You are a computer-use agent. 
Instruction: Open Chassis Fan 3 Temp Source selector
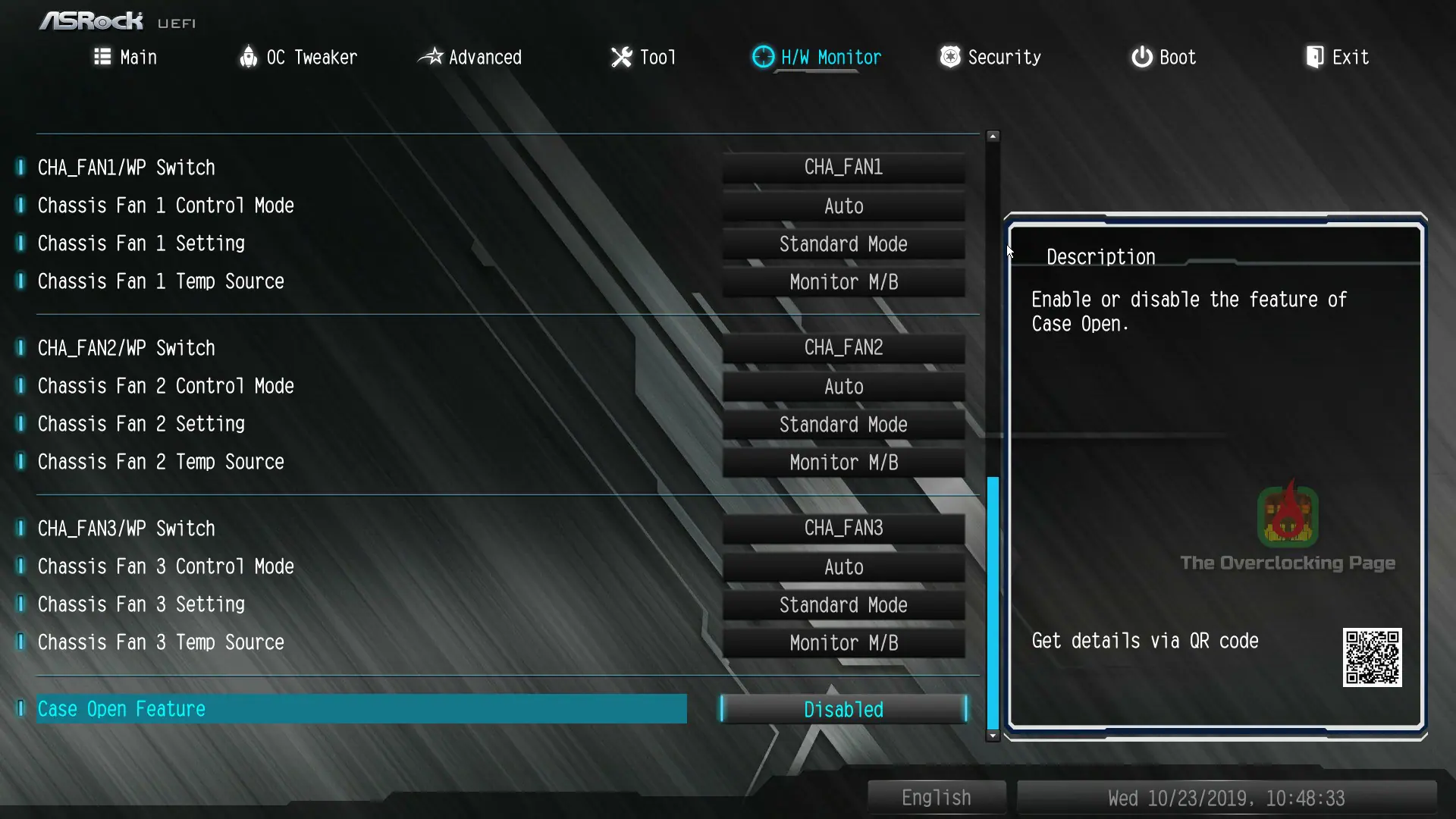pyautogui.click(x=843, y=642)
